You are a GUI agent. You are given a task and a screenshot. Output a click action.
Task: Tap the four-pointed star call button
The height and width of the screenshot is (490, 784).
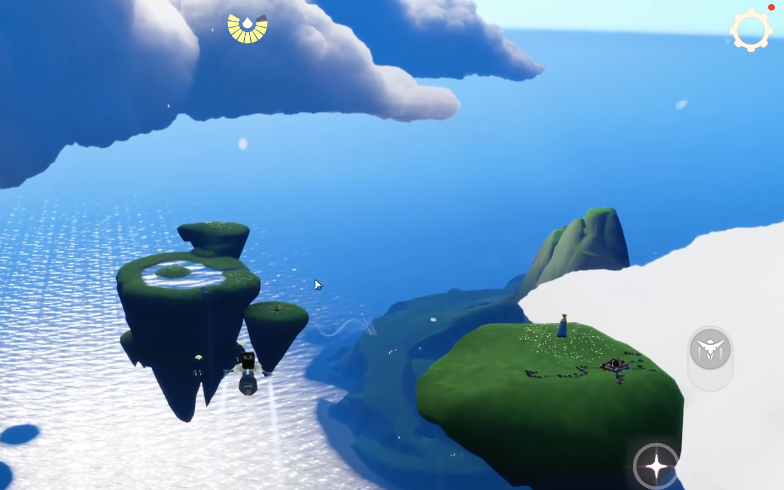[656, 465]
